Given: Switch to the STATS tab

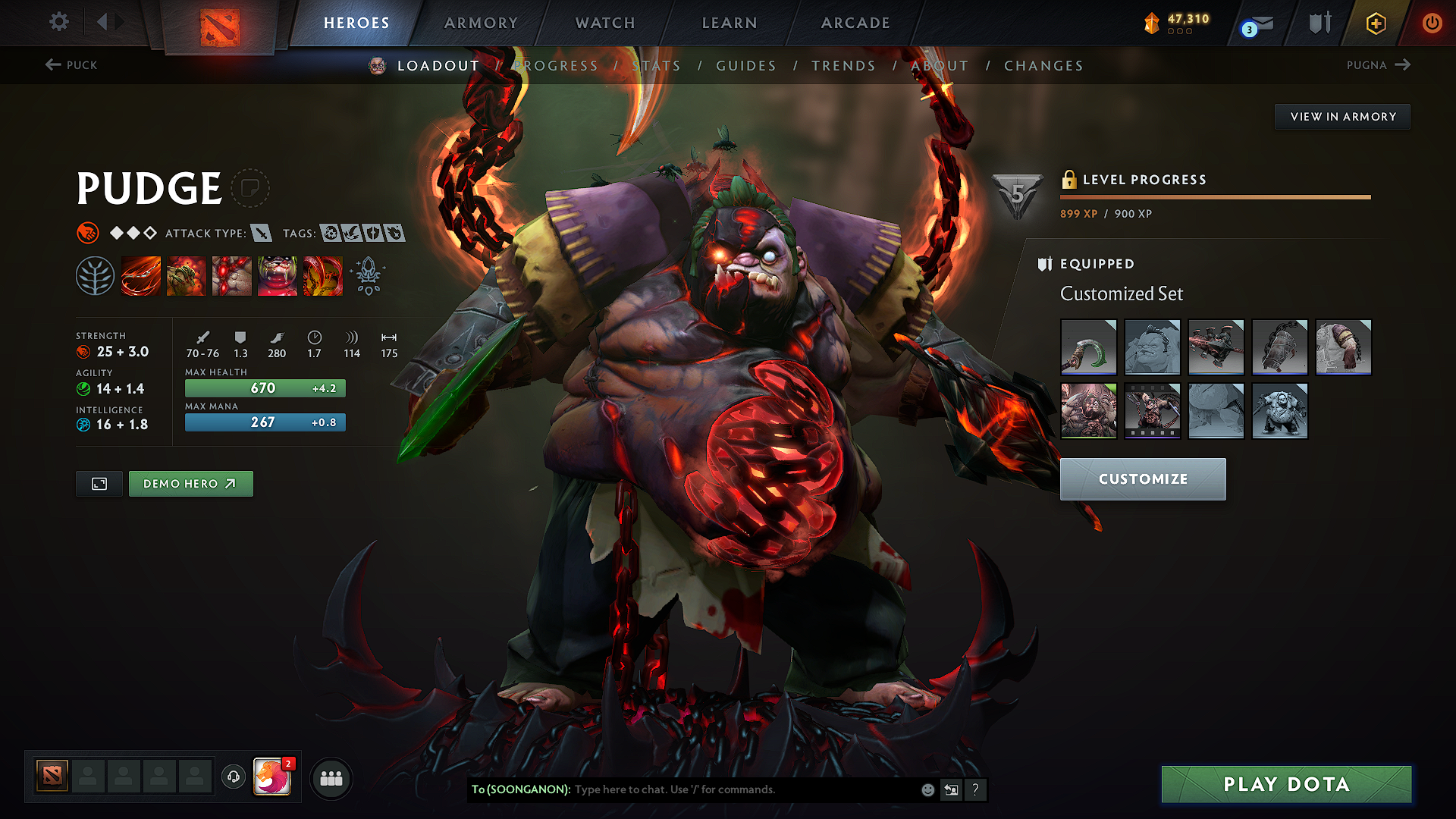Looking at the screenshot, I should click(657, 66).
